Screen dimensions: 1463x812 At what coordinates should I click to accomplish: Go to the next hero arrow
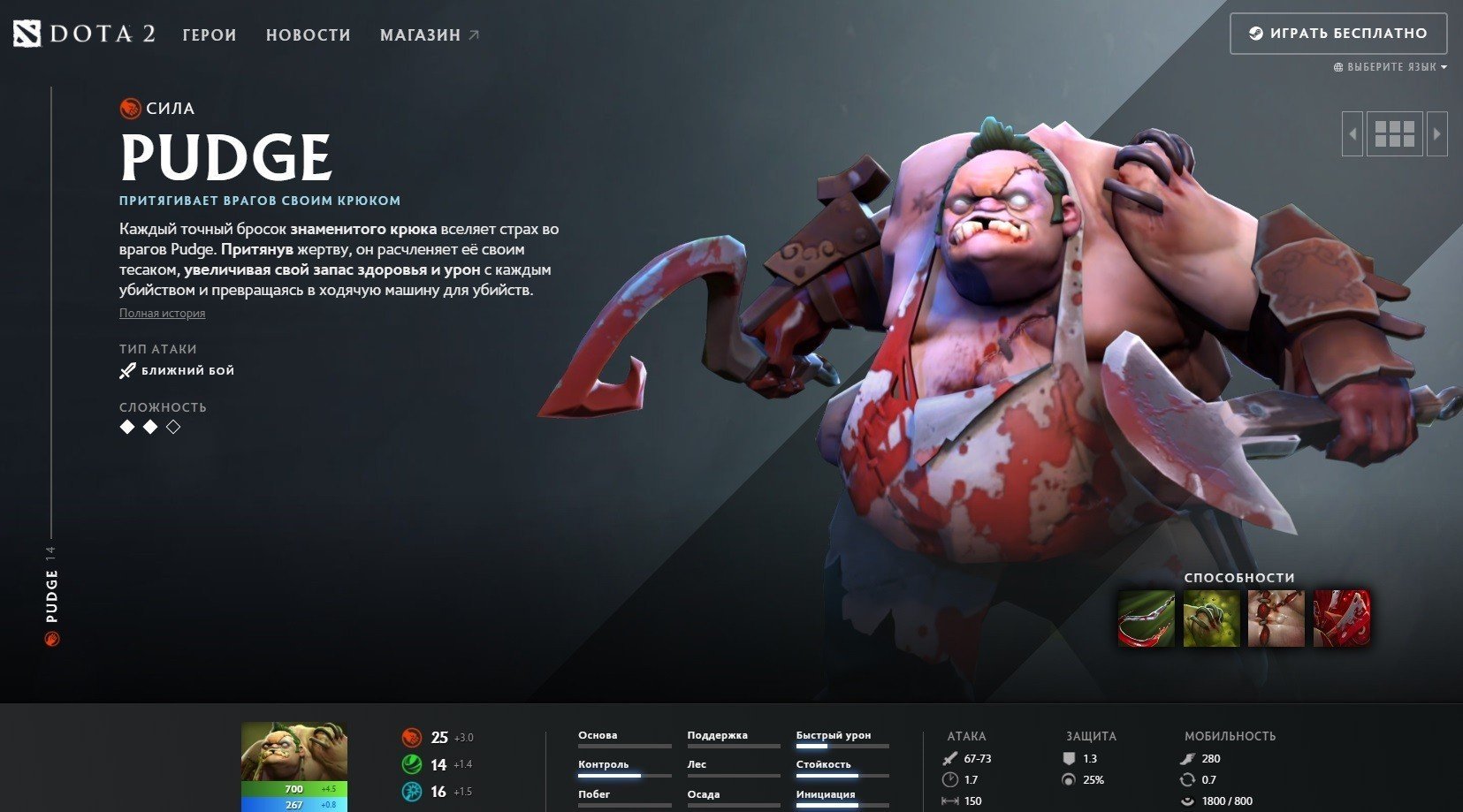[1436, 134]
